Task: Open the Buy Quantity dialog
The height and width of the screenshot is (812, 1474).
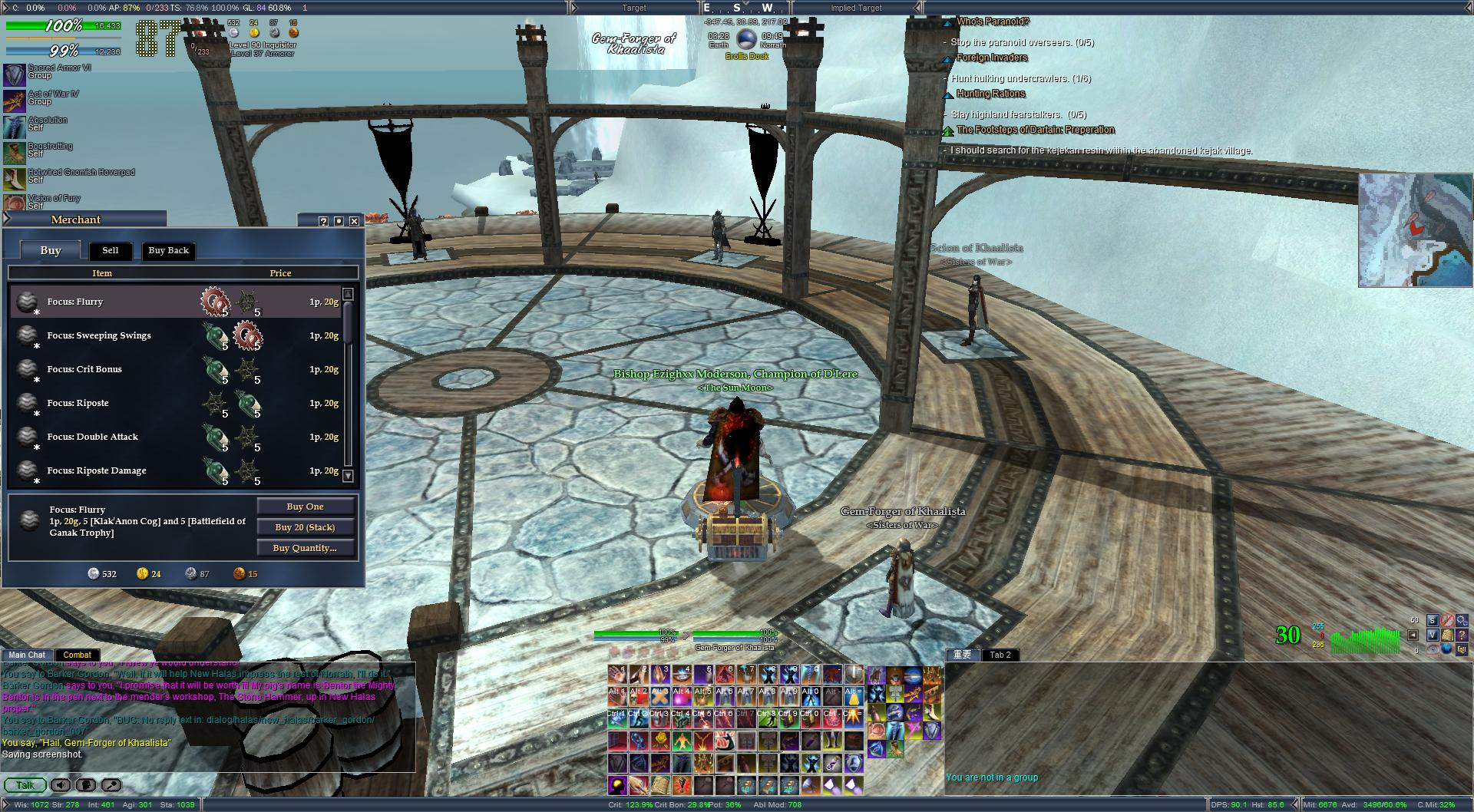Action: tap(305, 548)
